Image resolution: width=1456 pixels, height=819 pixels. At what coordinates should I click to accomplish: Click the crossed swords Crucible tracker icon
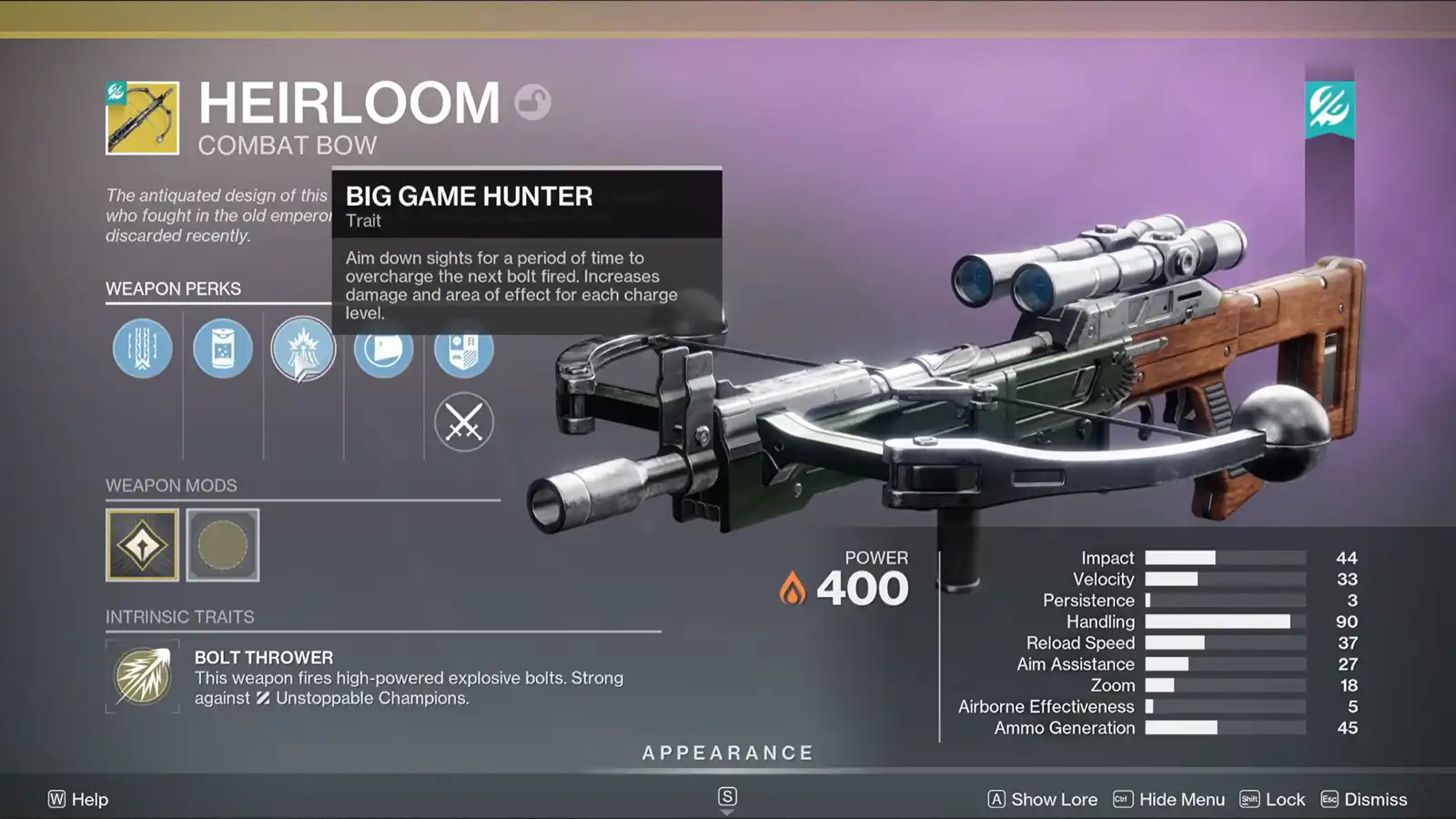(x=464, y=420)
